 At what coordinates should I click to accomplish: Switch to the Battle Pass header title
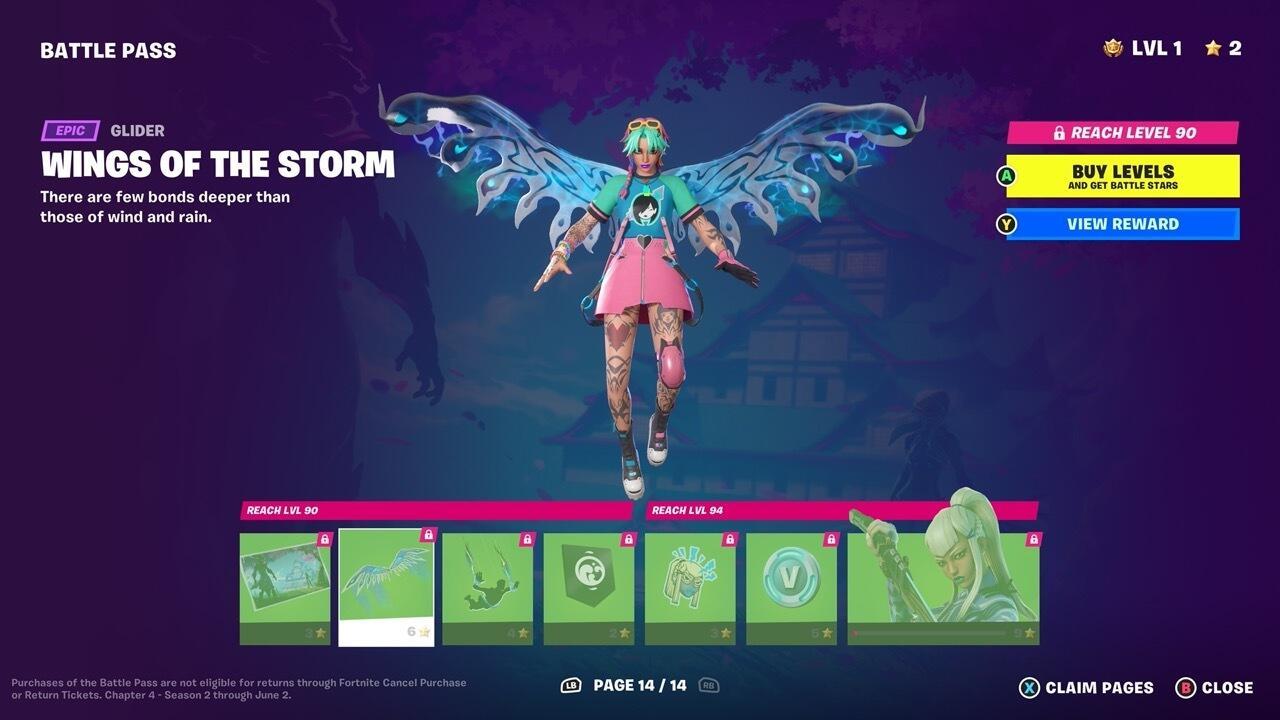(x=108, y=49)
